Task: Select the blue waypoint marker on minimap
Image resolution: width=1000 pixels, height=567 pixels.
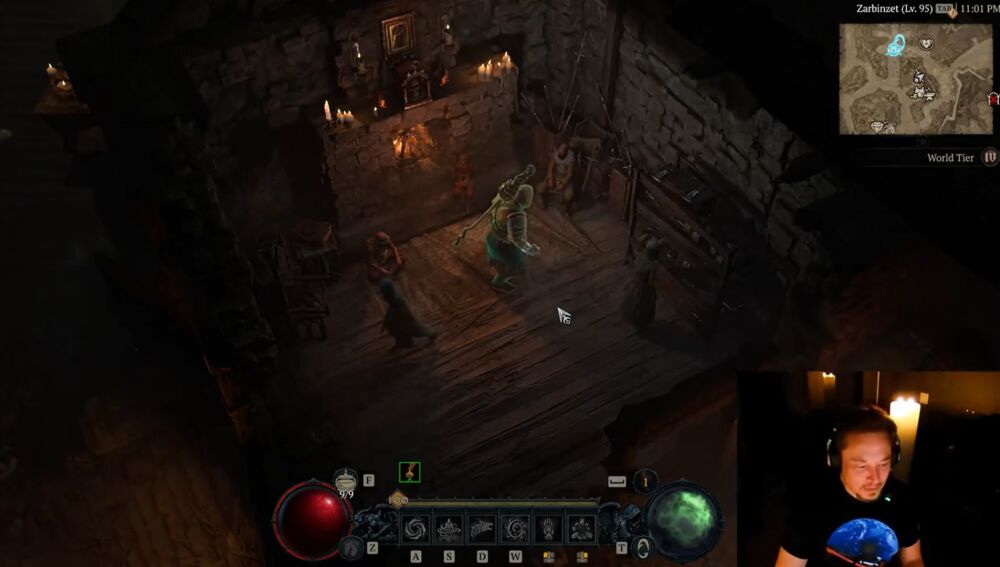Action: click(x=895, y=45)
